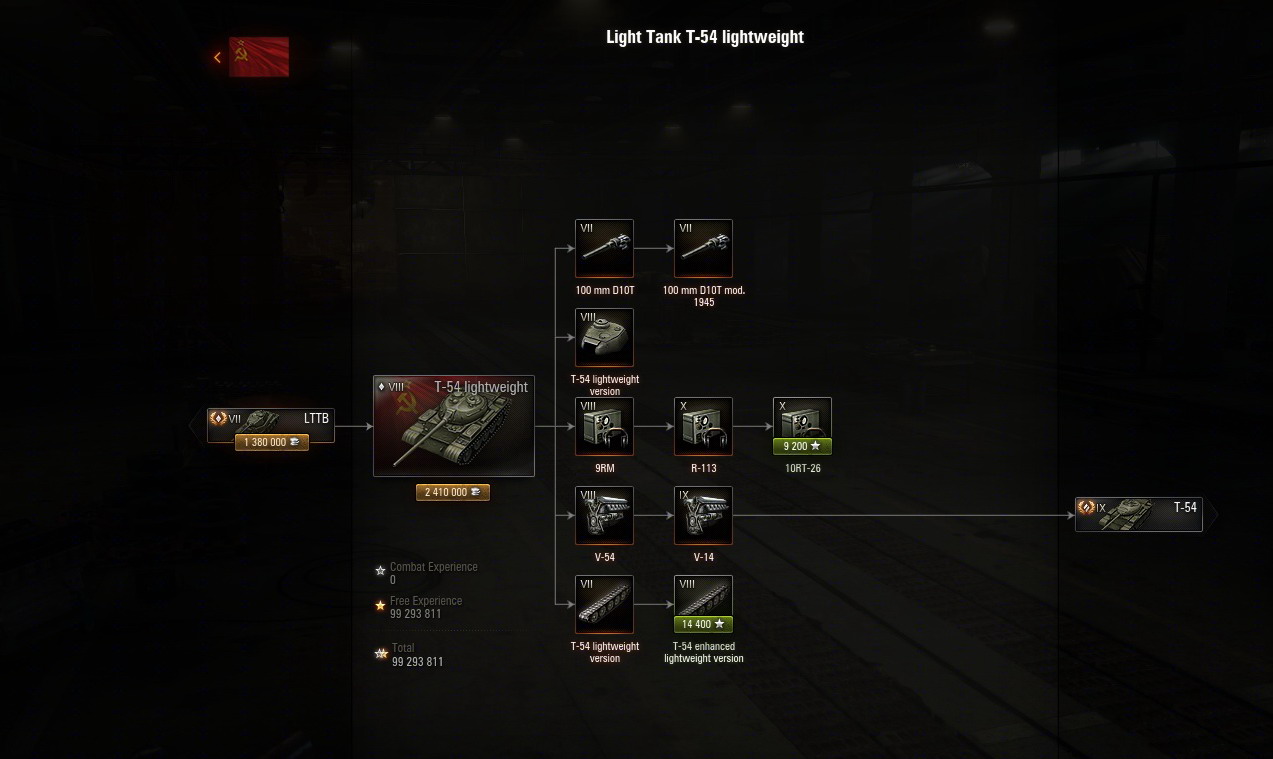
Task: Open the LTTB tank node
Action: (x=271, y=421)
